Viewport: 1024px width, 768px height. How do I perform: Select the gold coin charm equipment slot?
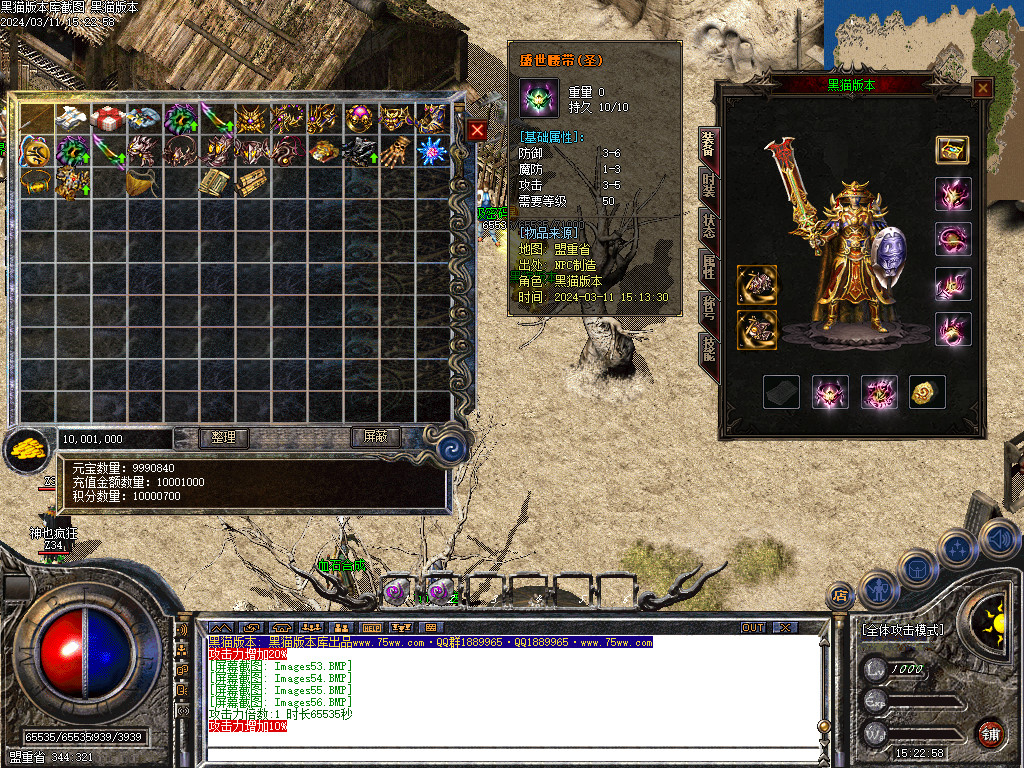(x=927, y=392)
